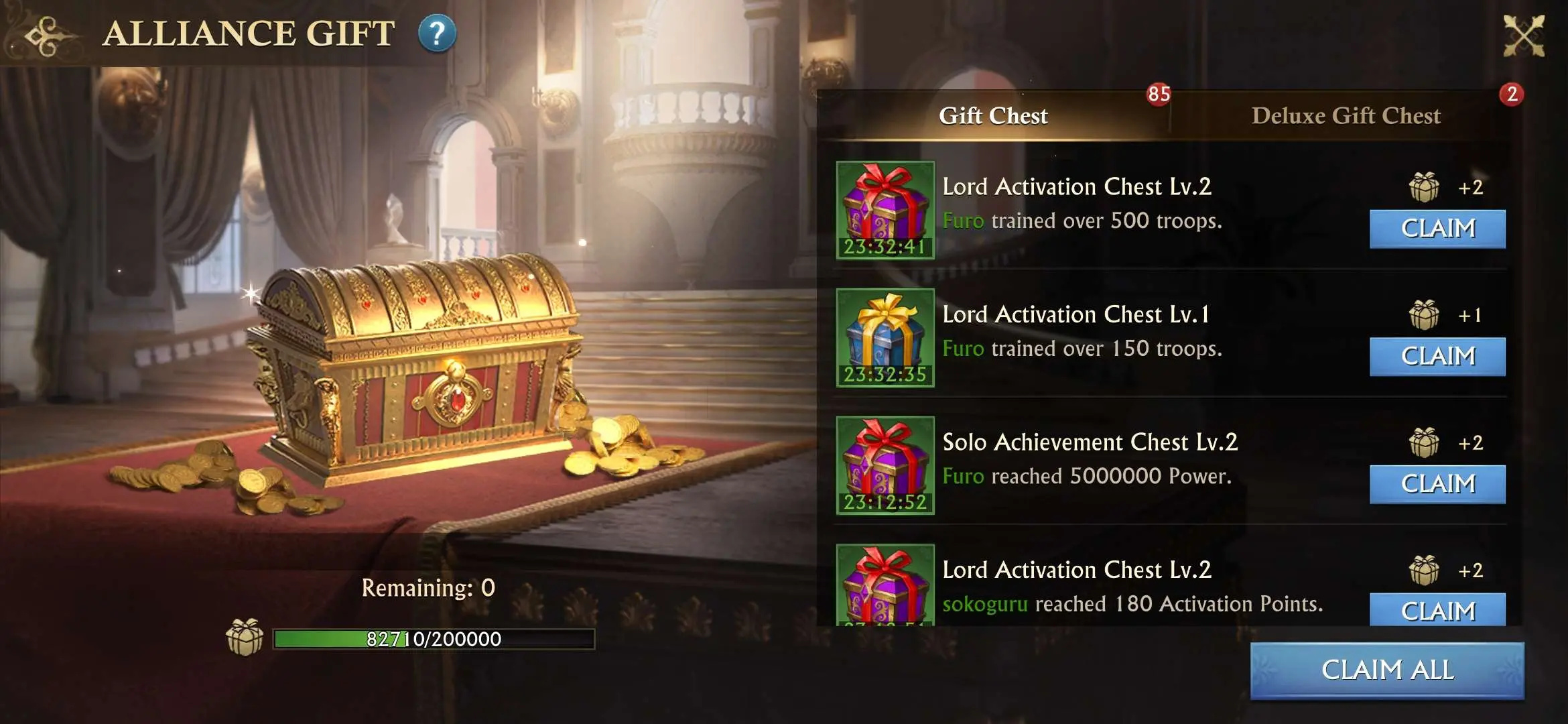The width and height of the screenshot is (1568, 724).
Task: Click the ornate back arrow in the header
Action: [x=43, y=35]
